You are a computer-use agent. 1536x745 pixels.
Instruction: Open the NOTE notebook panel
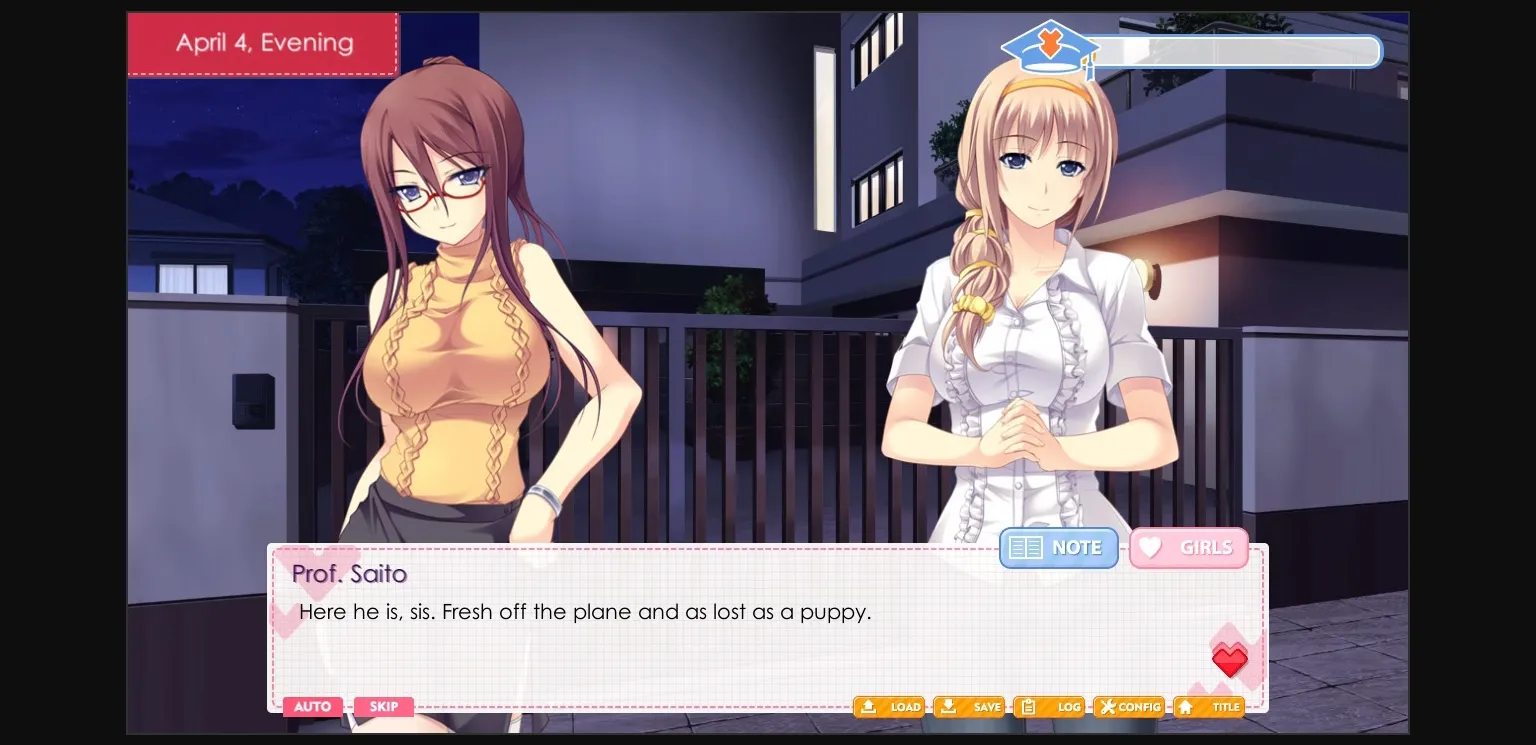coord(1059,548)
